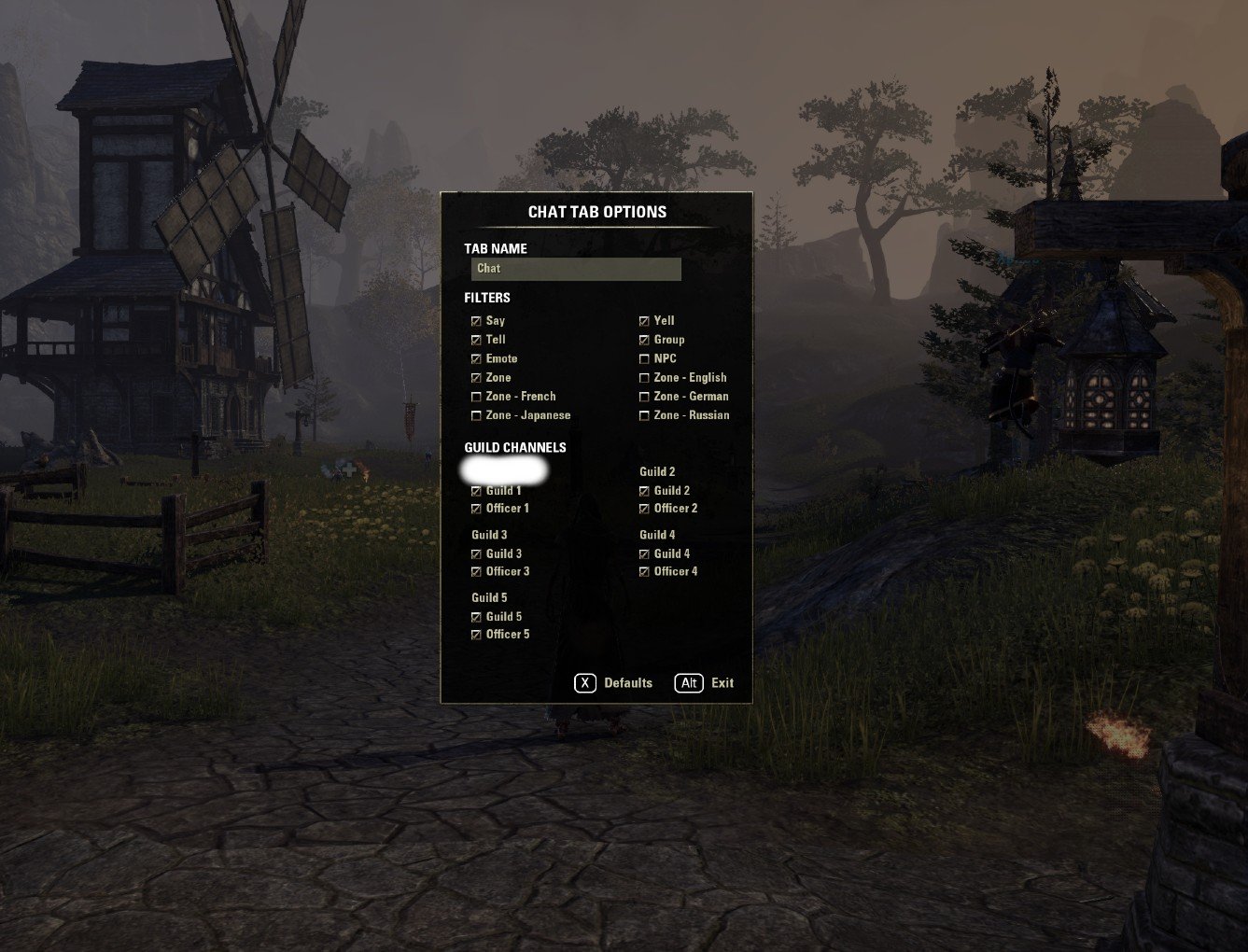Enable the Zone - Russian filter

coord(644,416)
